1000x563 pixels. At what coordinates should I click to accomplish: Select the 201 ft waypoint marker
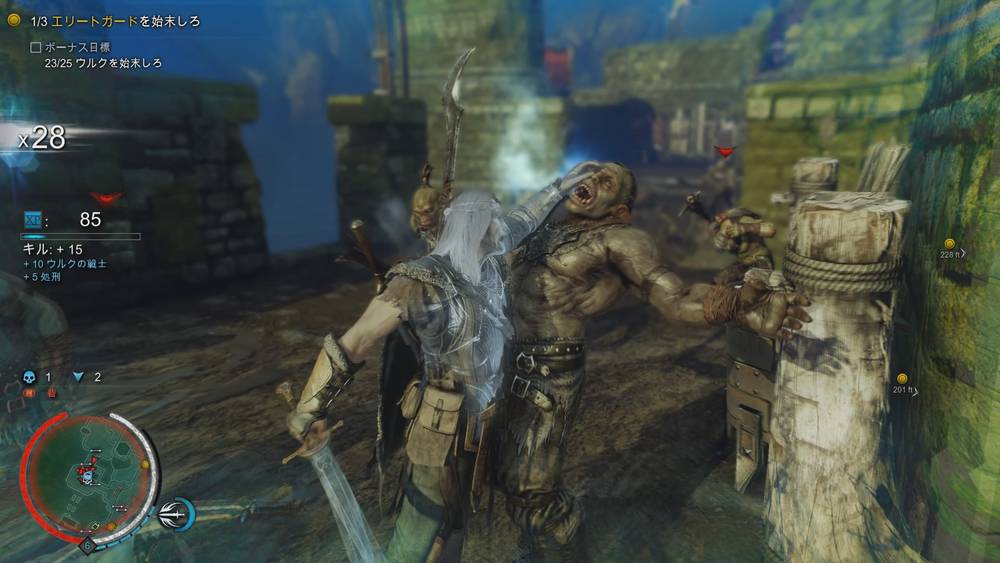[x=902, y=379]
